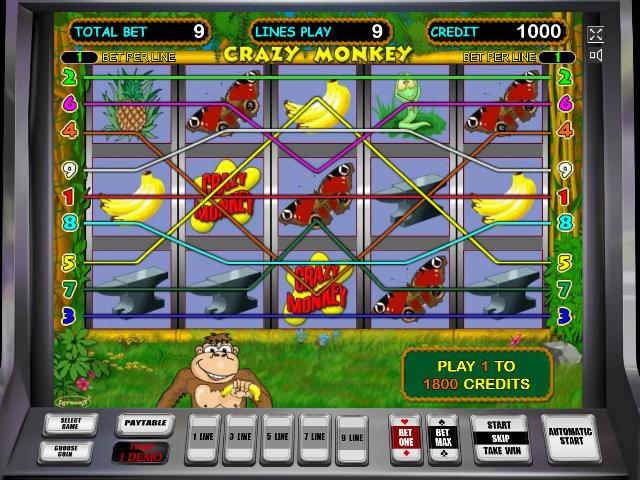Screen dimensions: 640x480
Task: Activate the 5 Line button
Action: pyautogui.click(x=277, y=437)
